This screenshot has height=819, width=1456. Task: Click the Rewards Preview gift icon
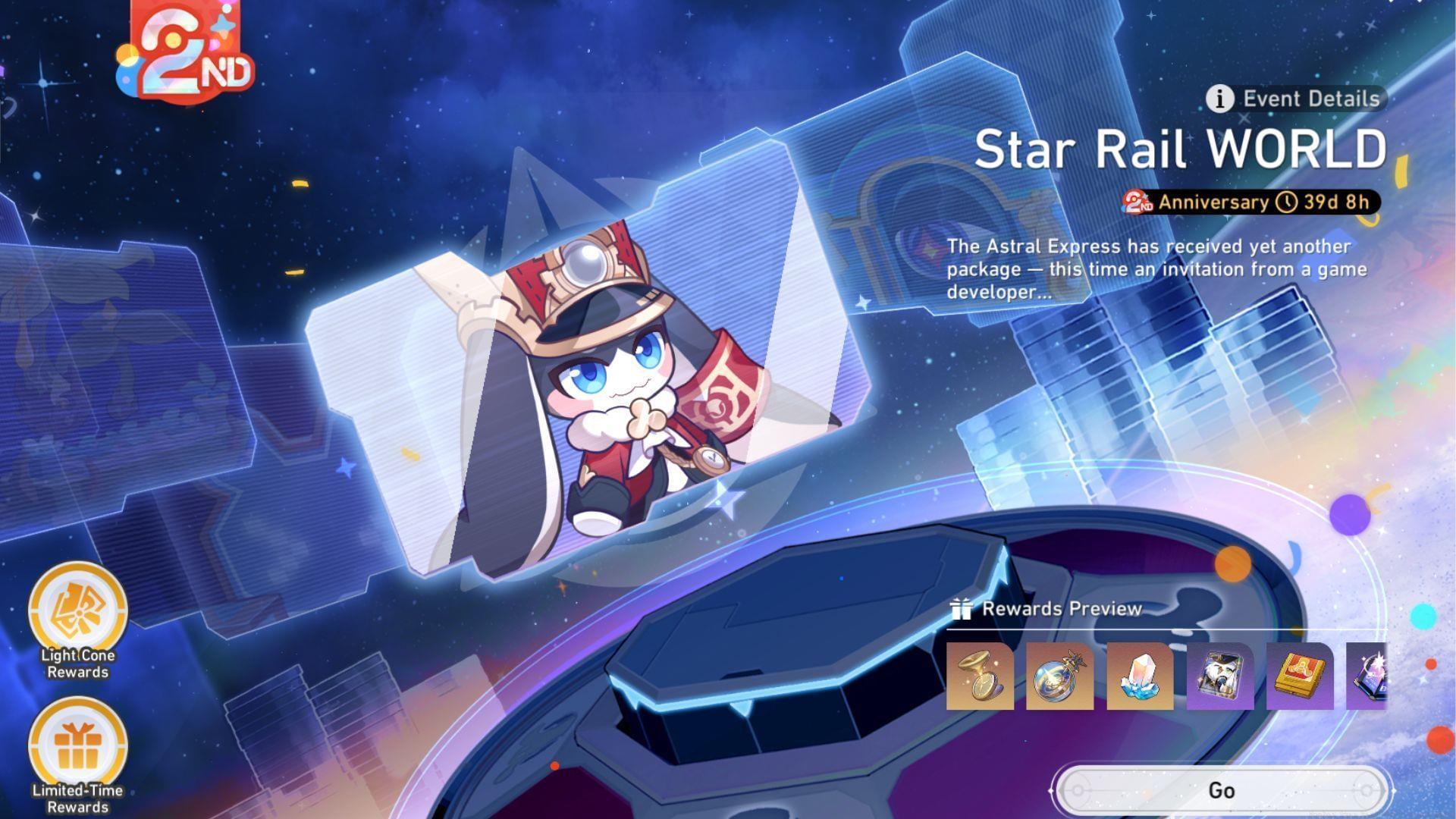(x=962, y=608)
